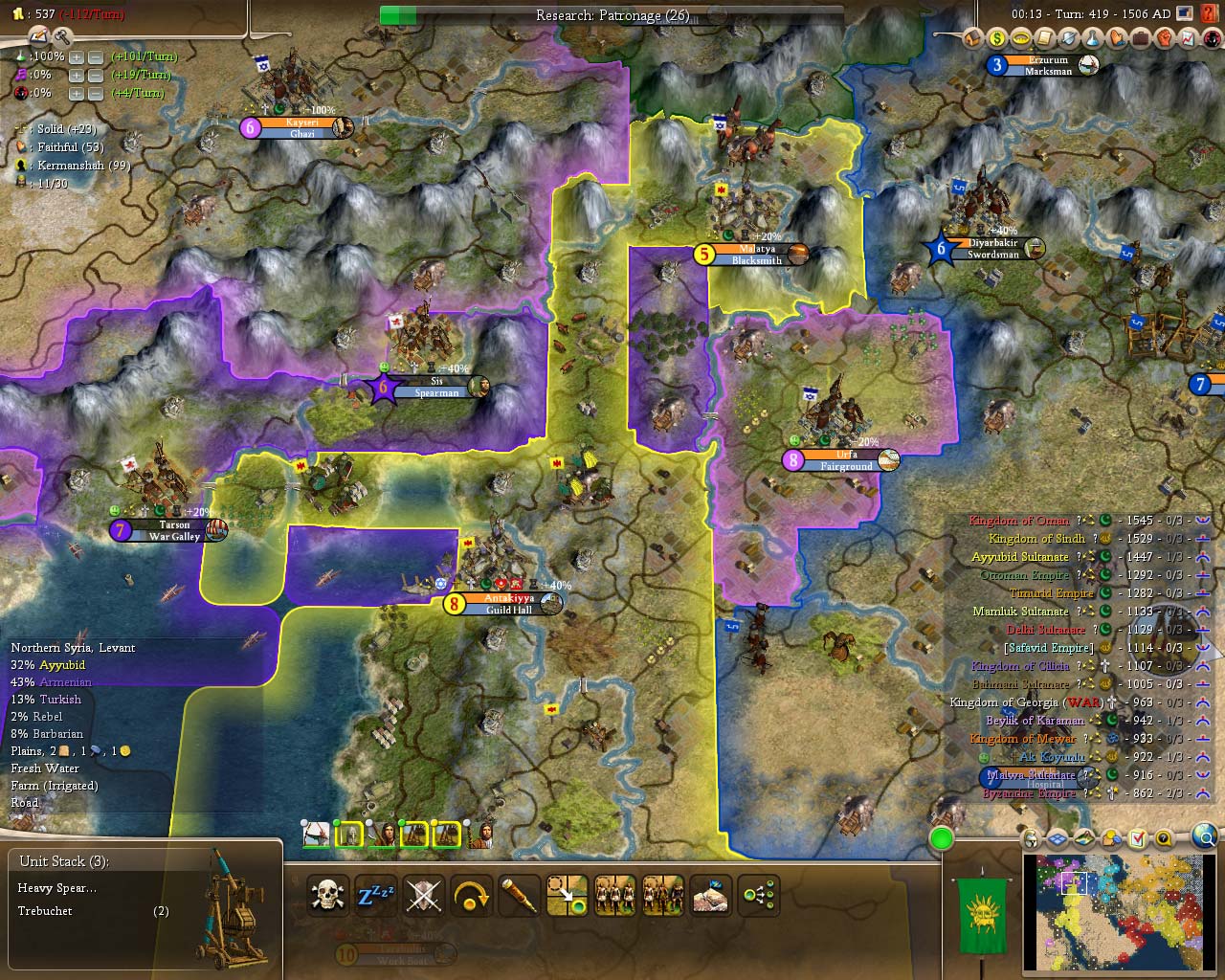Open the Technology Advisor flask icon

pos(1093,39)
